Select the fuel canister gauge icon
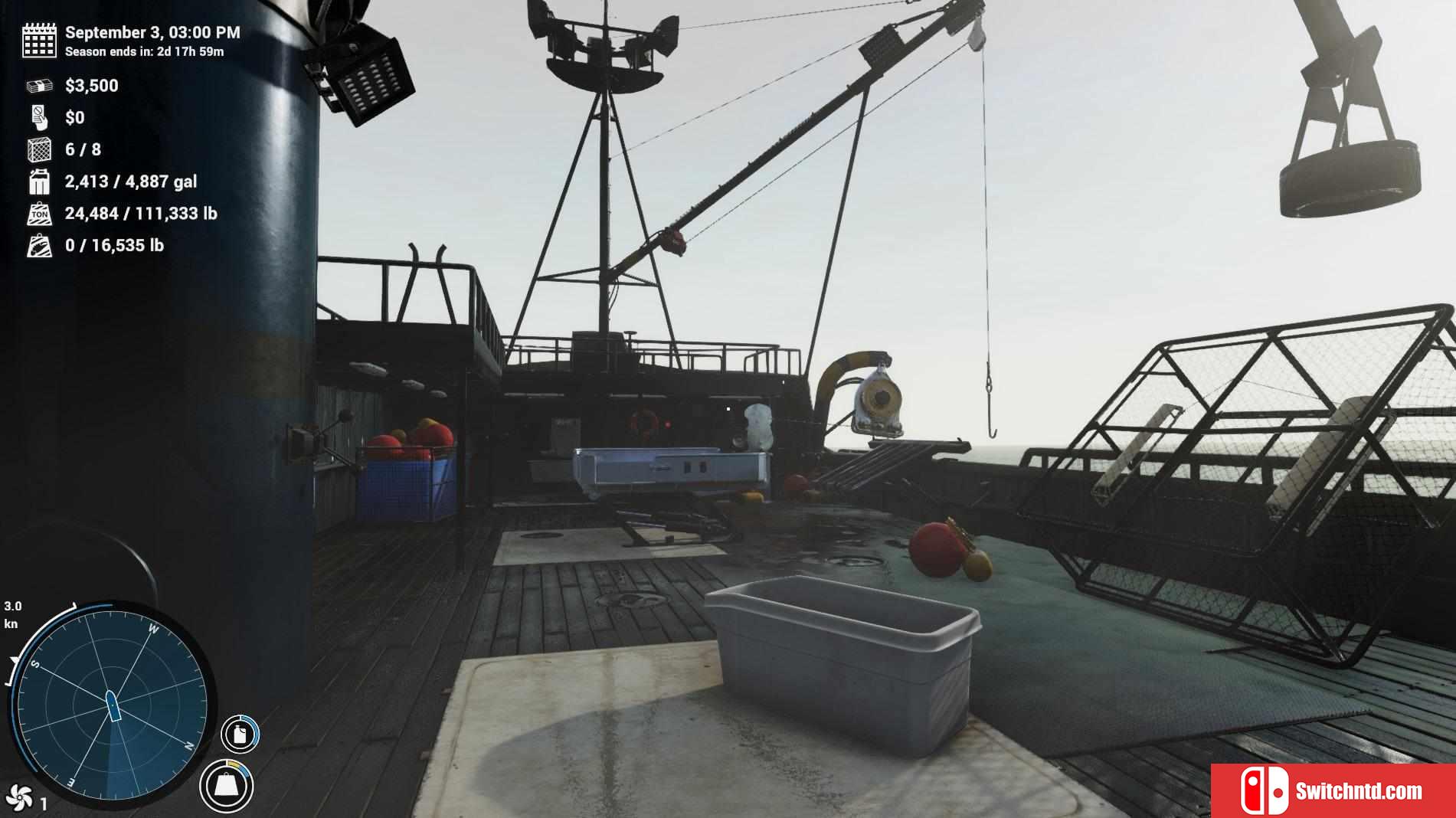 tap(240, 735)
